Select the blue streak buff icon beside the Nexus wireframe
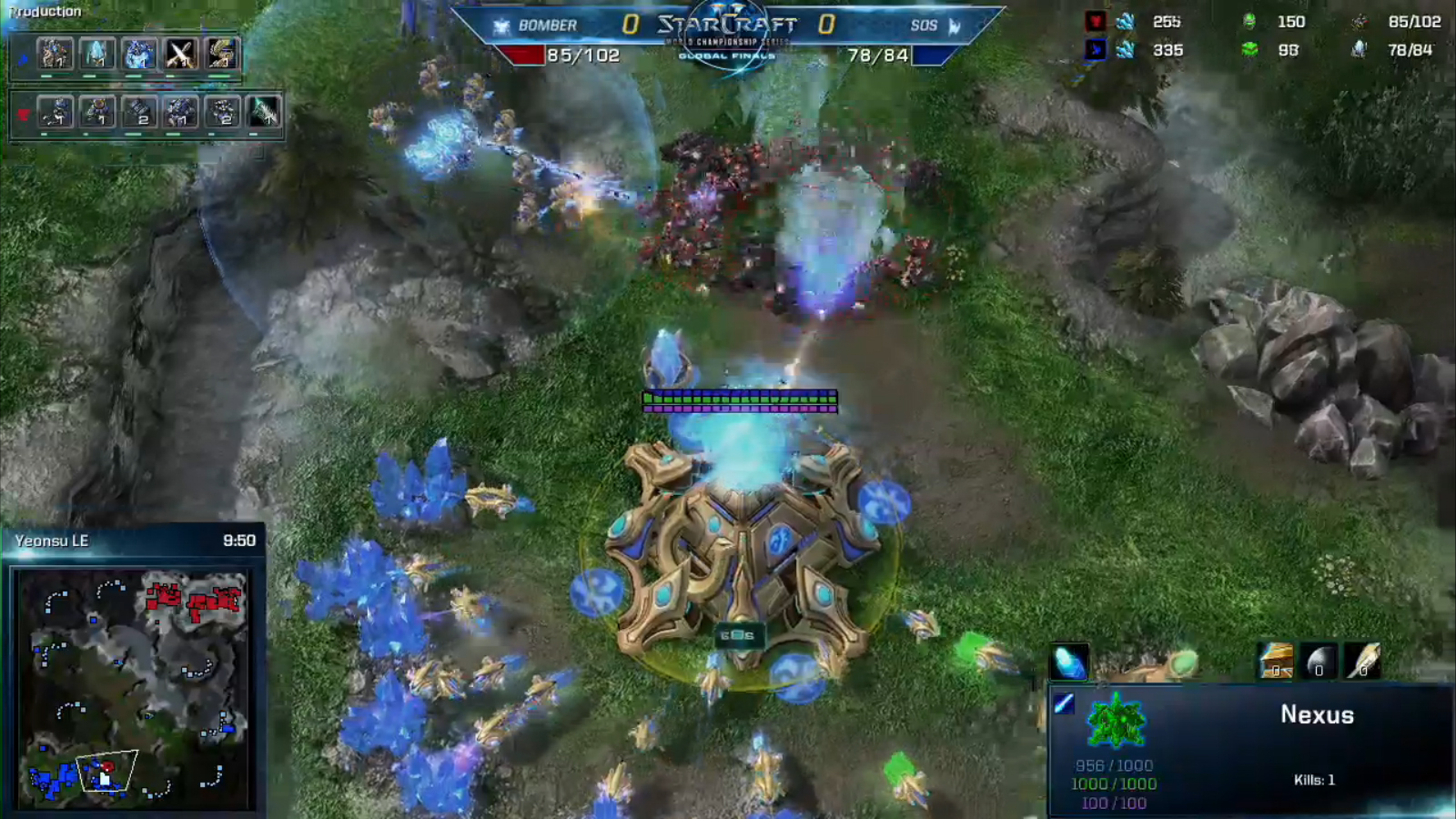 [1064, 703]
